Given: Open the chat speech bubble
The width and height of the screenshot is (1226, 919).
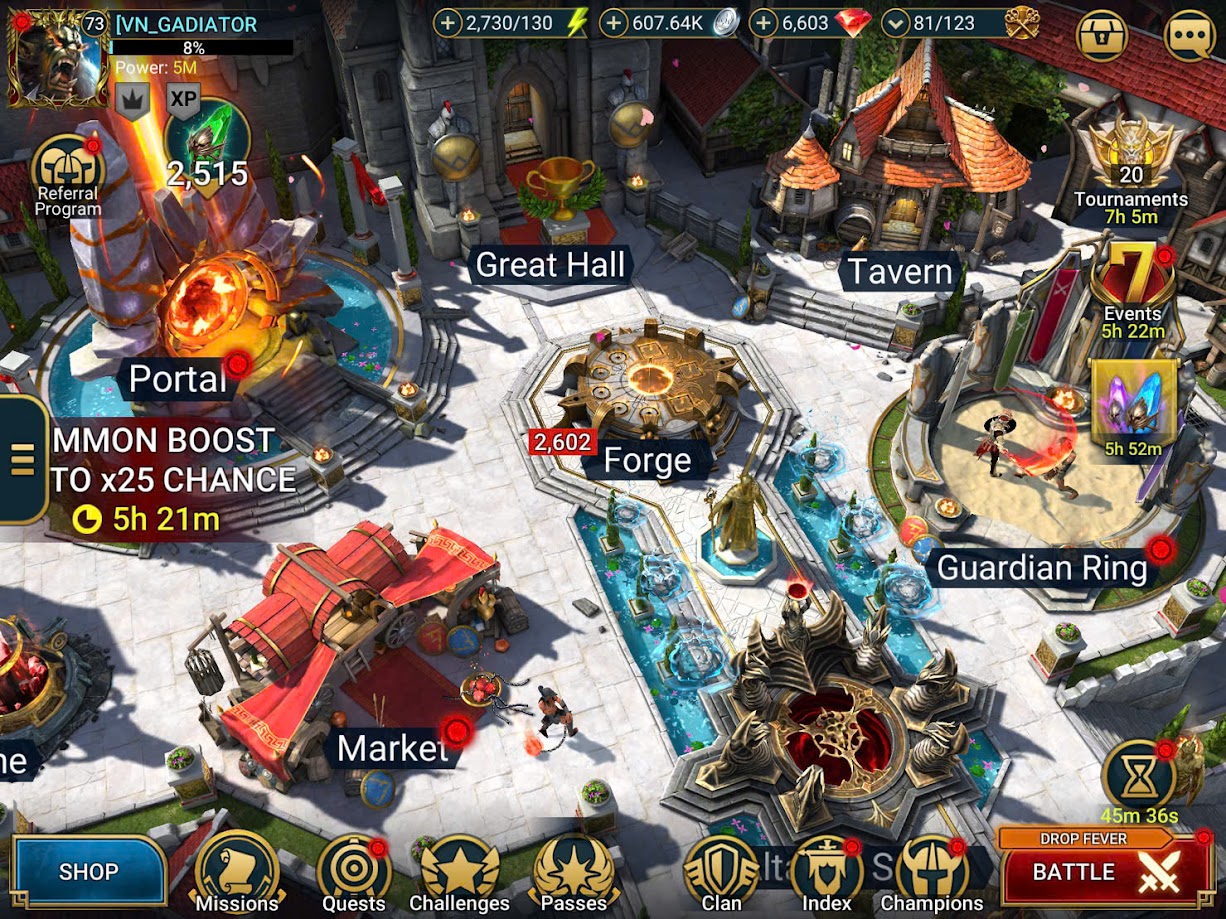Looking at the screenshot, I should tap(1191, 36).
